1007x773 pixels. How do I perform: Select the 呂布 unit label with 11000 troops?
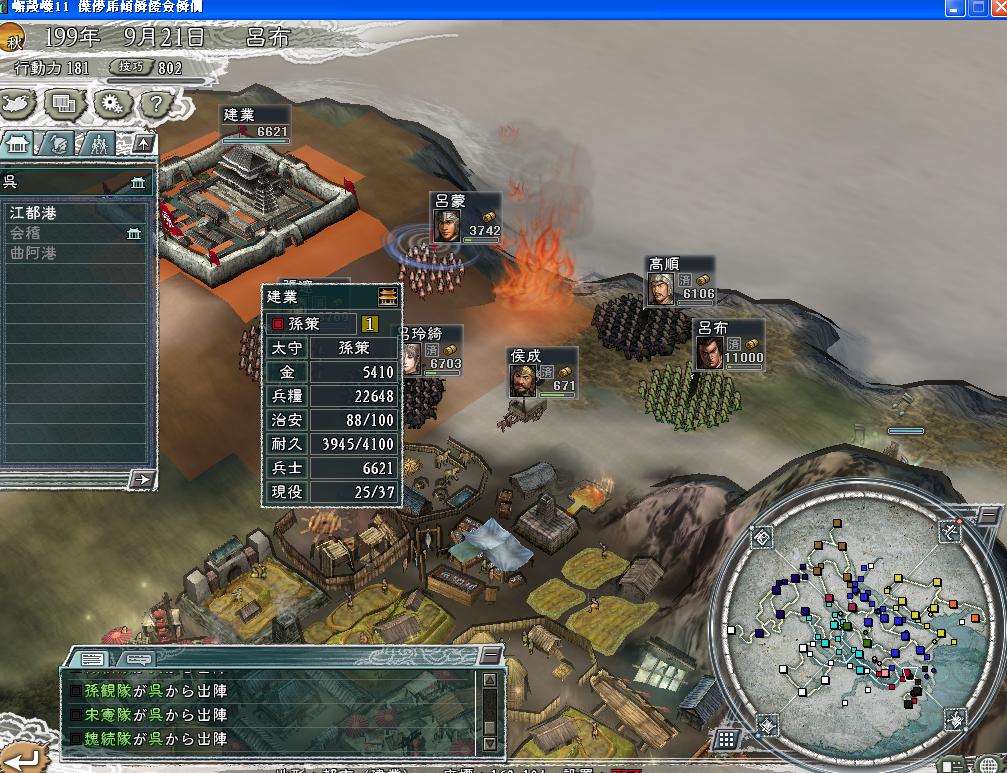(728, 344)
